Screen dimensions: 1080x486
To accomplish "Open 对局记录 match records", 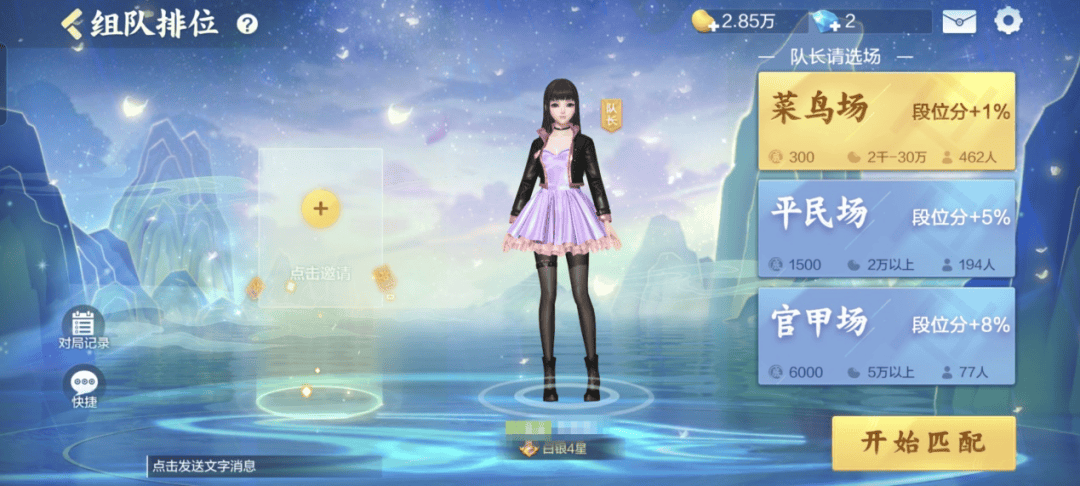I will (83, 328).
